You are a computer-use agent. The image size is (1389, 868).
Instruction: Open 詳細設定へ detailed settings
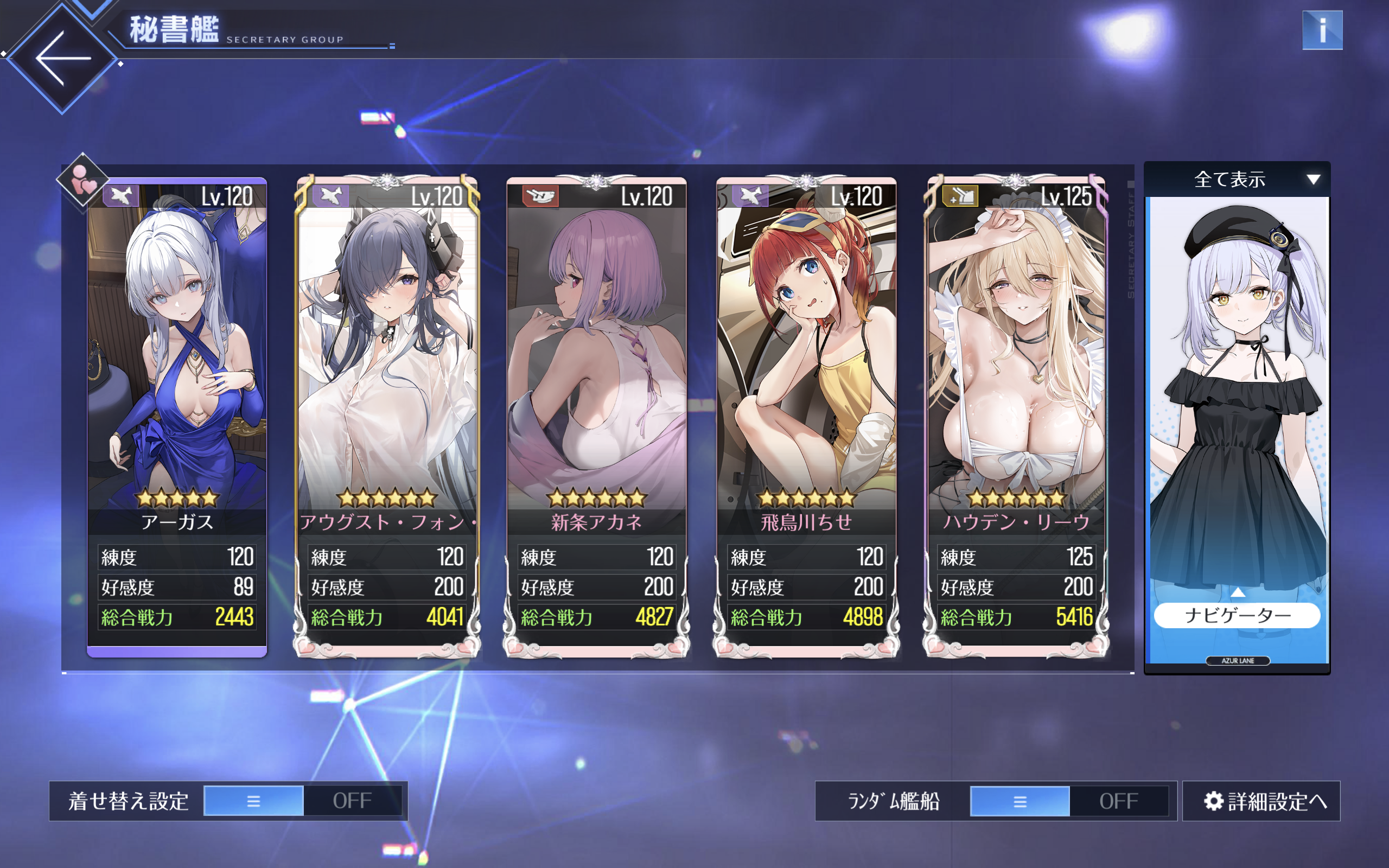point(1261,801)
